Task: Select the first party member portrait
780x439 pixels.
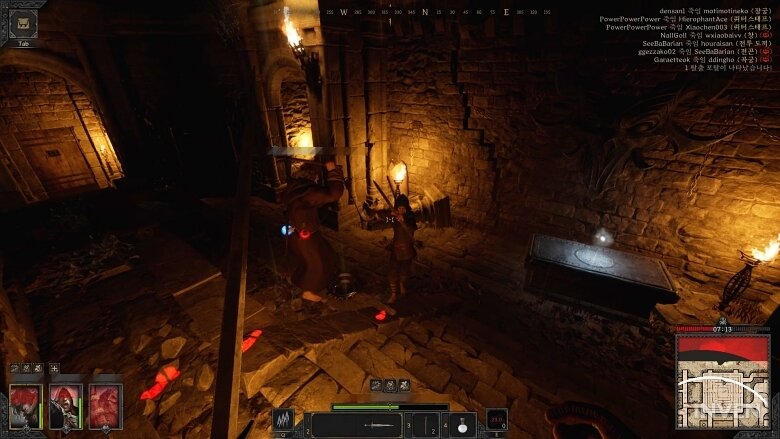Action: click(26, 405)
